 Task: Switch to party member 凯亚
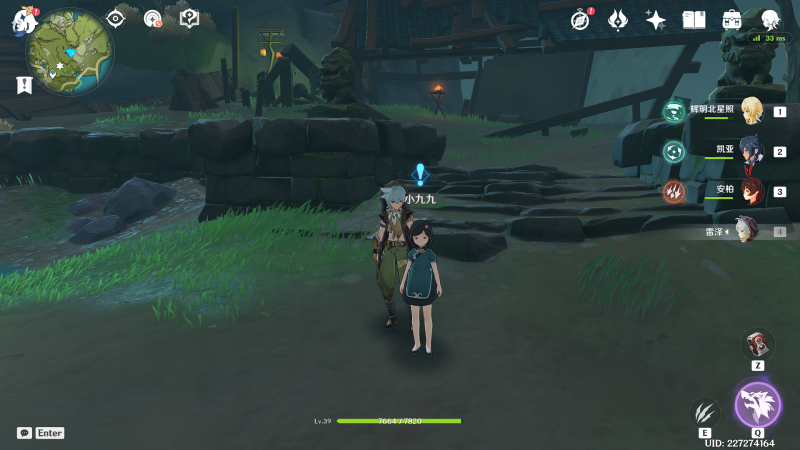click(x=750, y=152)
